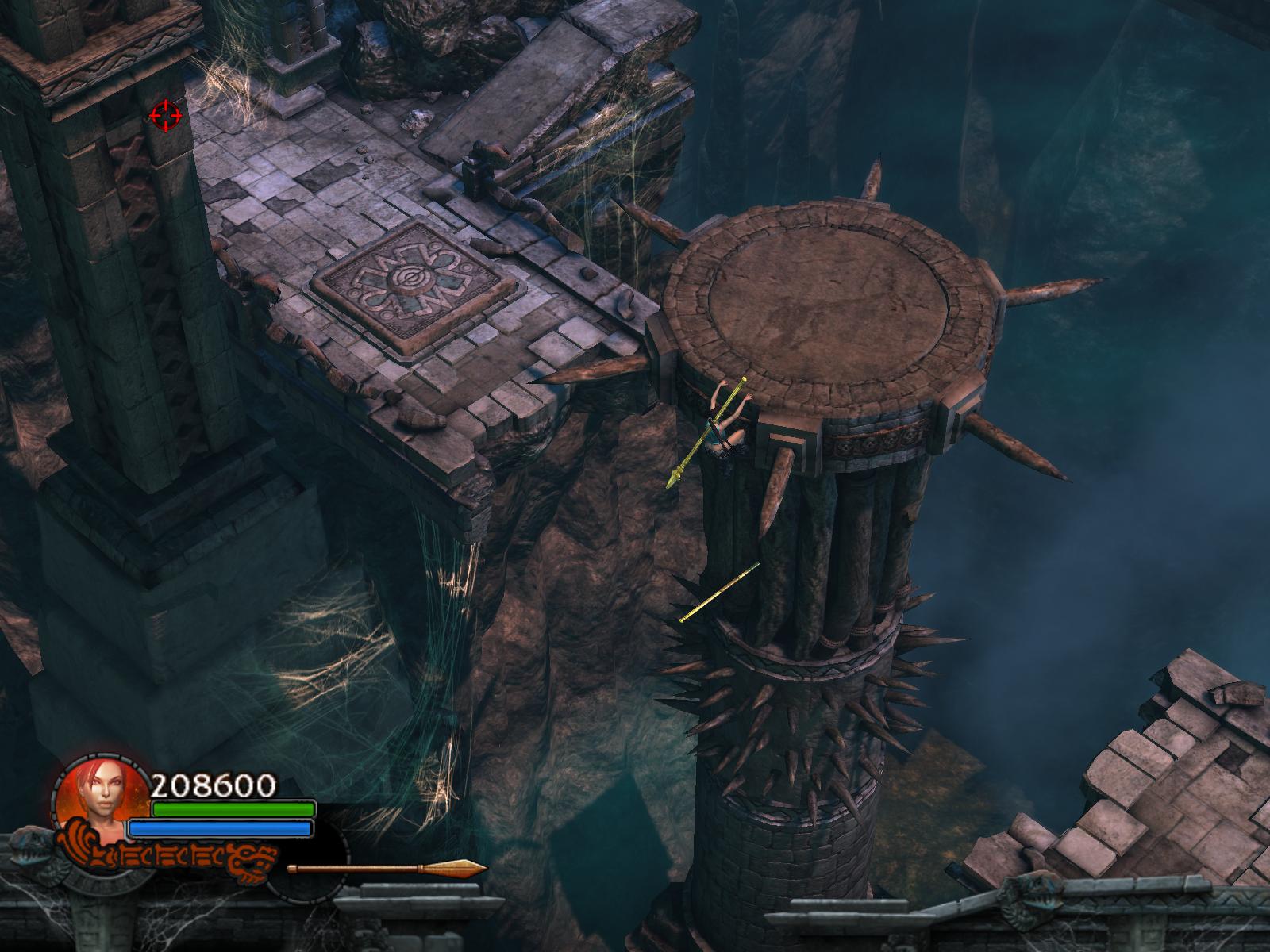Viewport: 1270px width, 952px height.
Task: Select the golden spear weapon icon
Action: click(x=387, y=869)
